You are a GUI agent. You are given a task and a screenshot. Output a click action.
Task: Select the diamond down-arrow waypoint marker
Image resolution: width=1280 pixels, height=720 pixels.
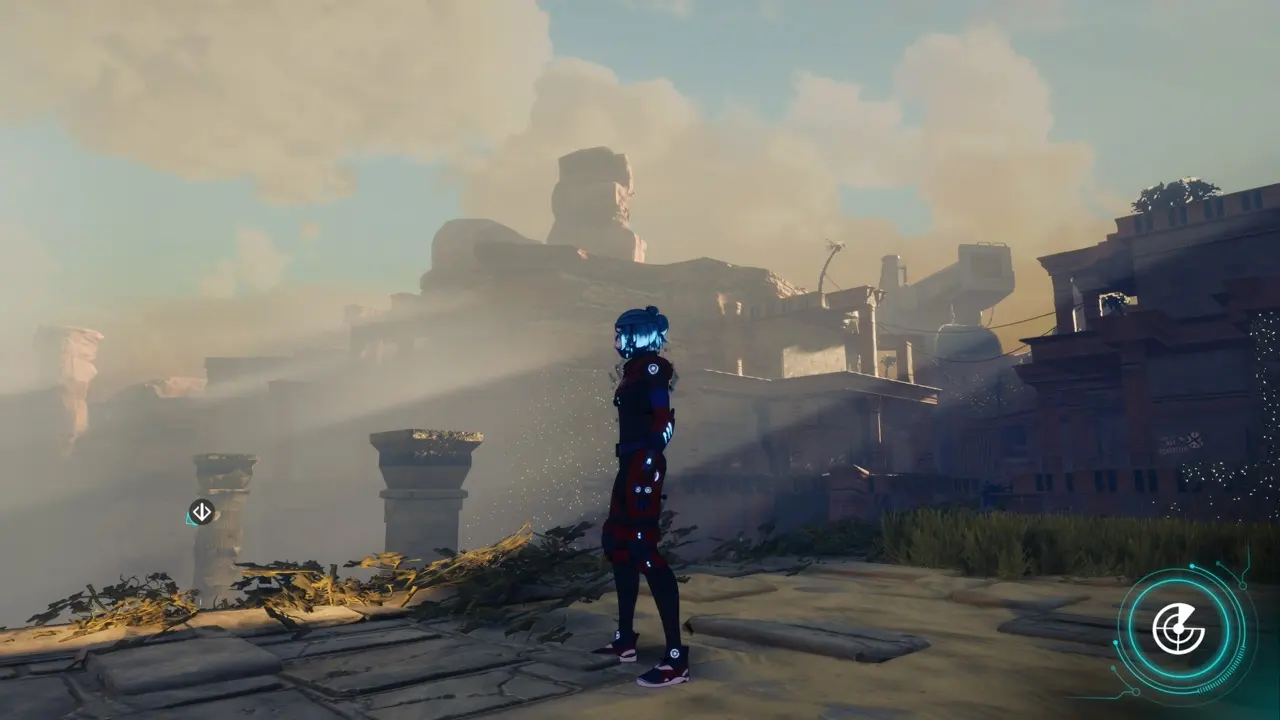(x=201, y=512)
